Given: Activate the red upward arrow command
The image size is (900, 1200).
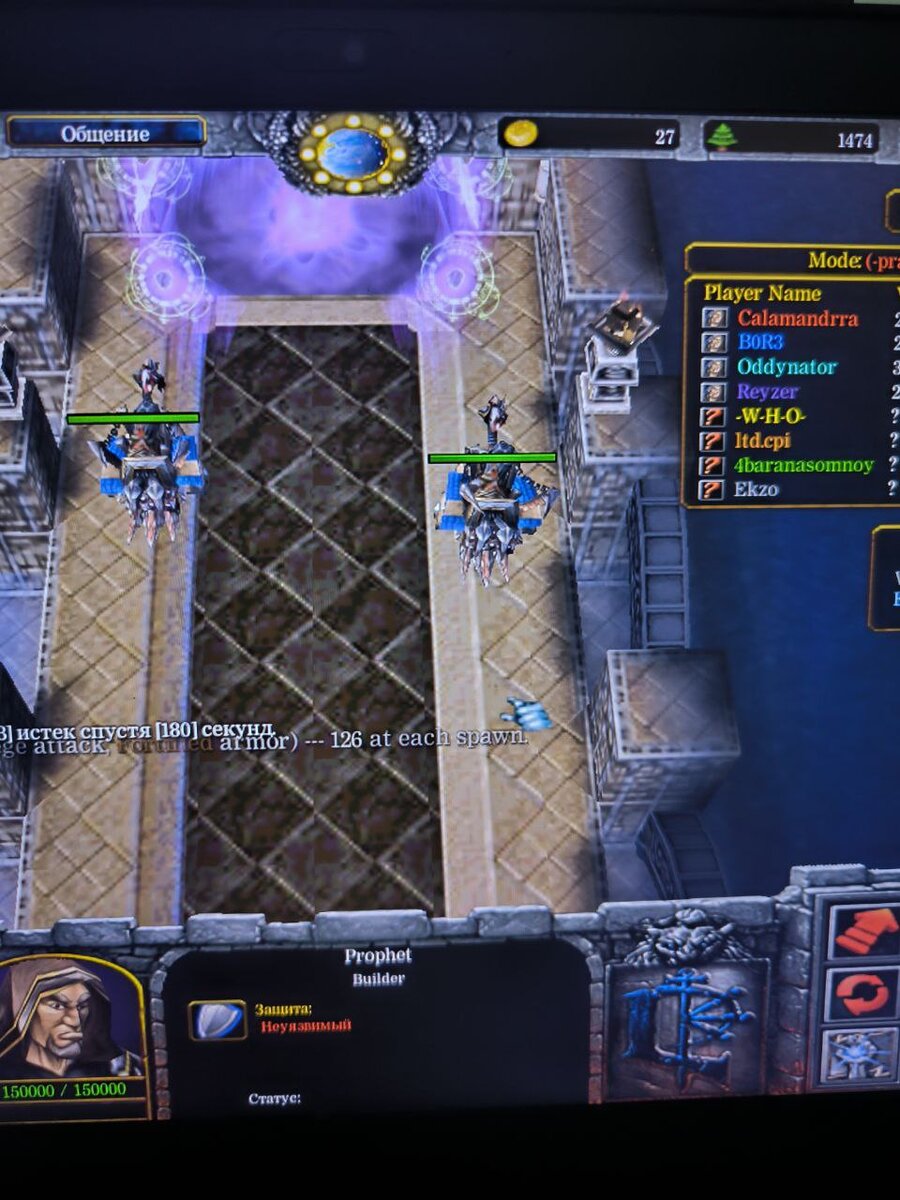Looking at the screenshot, I should tap(863, 931).
